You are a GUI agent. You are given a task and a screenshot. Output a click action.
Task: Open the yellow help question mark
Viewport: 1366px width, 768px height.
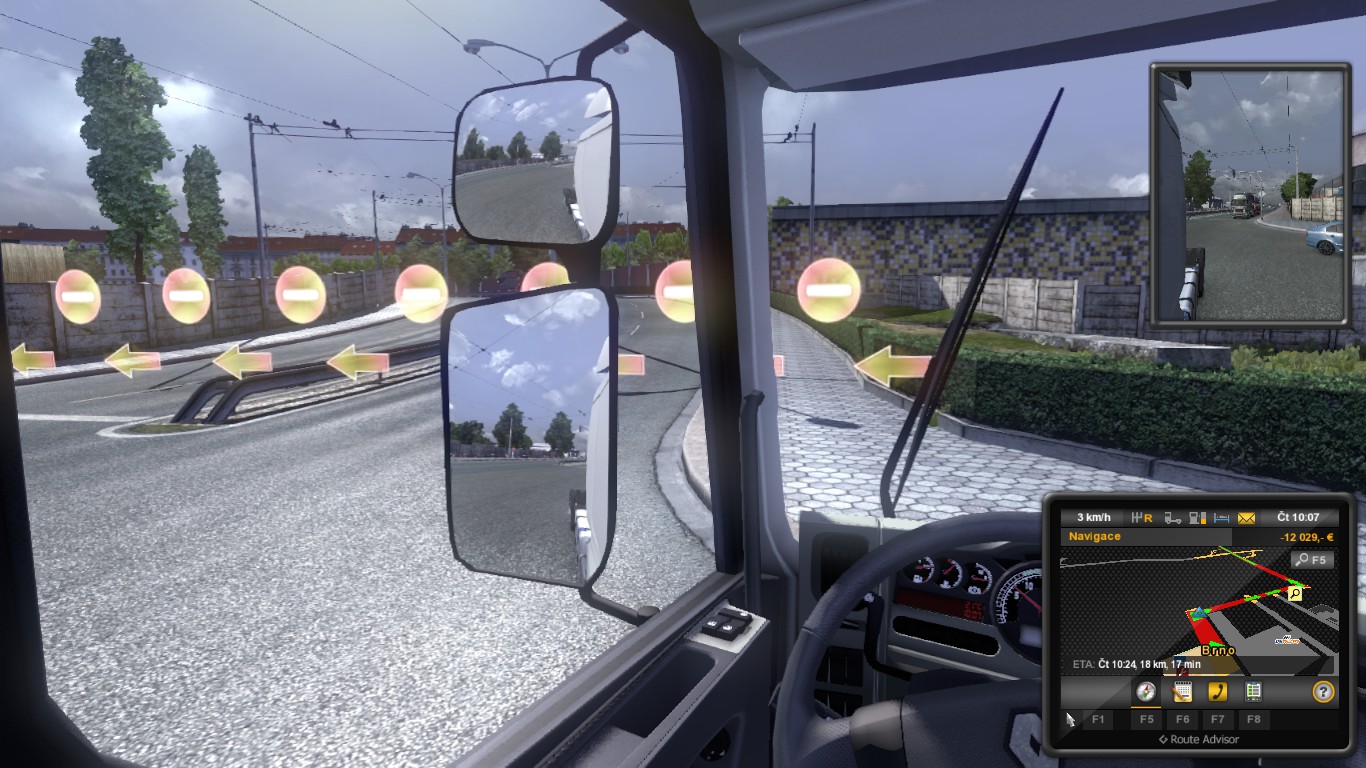click(1324, 691)
